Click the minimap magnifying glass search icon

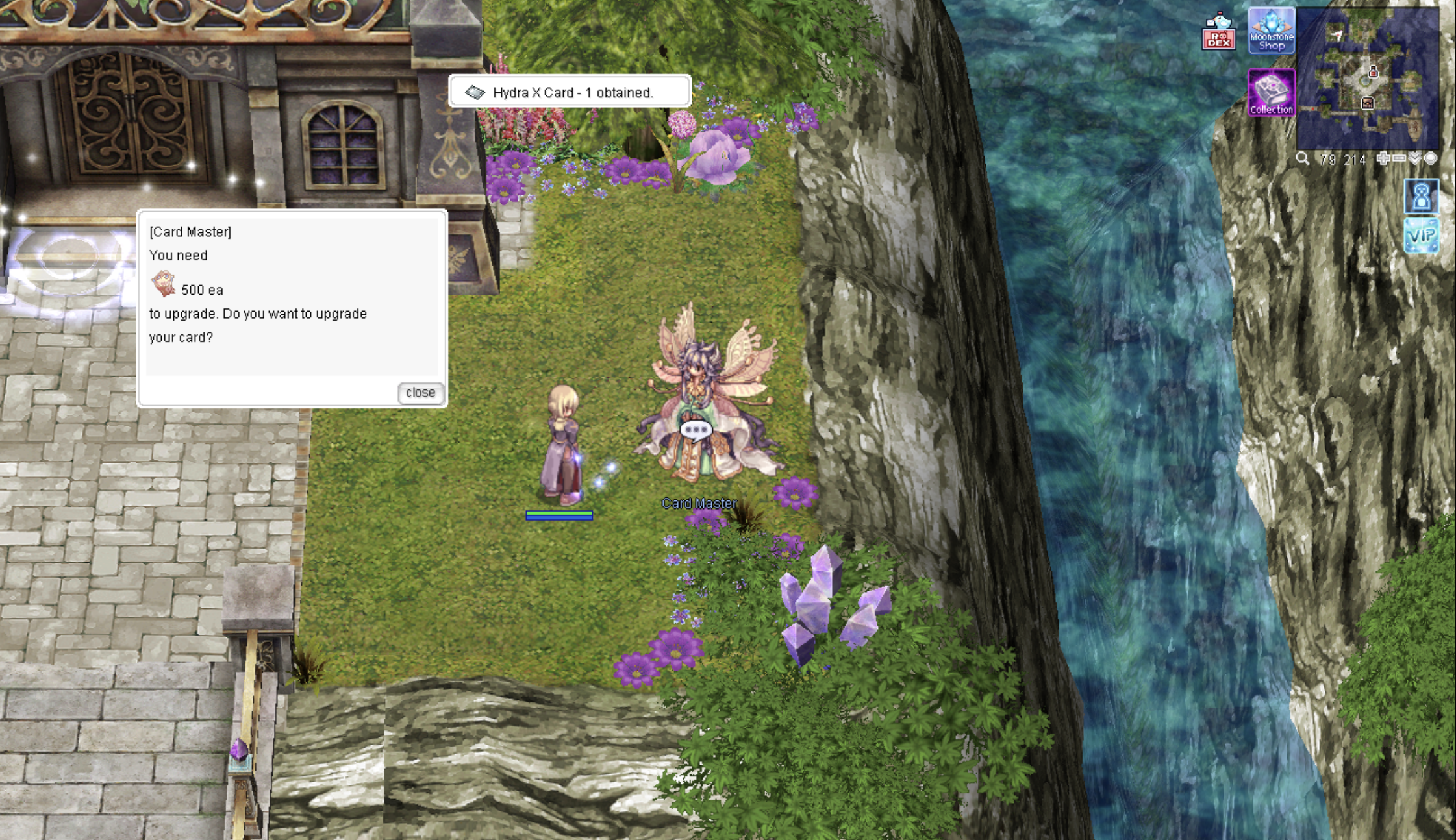pyautogui.click(x=1302, y=159)
